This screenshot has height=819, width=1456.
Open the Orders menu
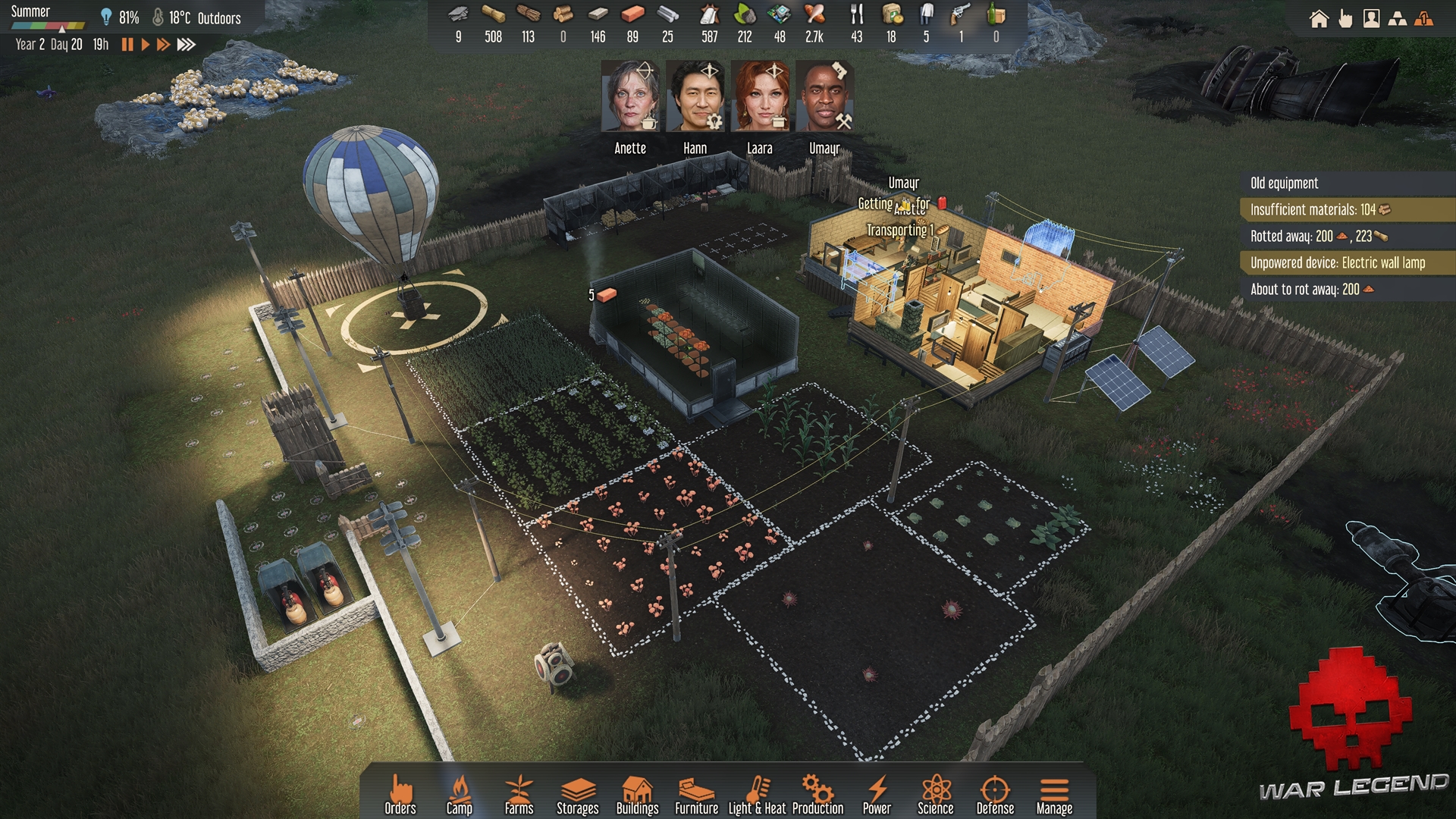(x=400, y=794)
